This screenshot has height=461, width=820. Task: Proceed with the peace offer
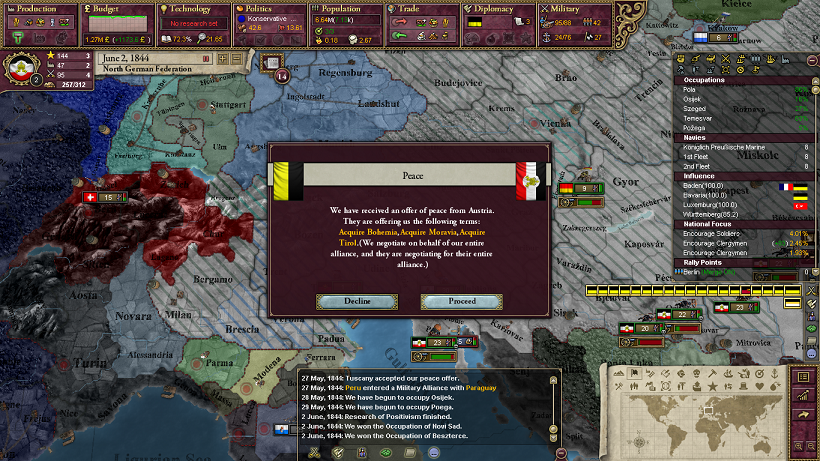click(x=462, y=301)
